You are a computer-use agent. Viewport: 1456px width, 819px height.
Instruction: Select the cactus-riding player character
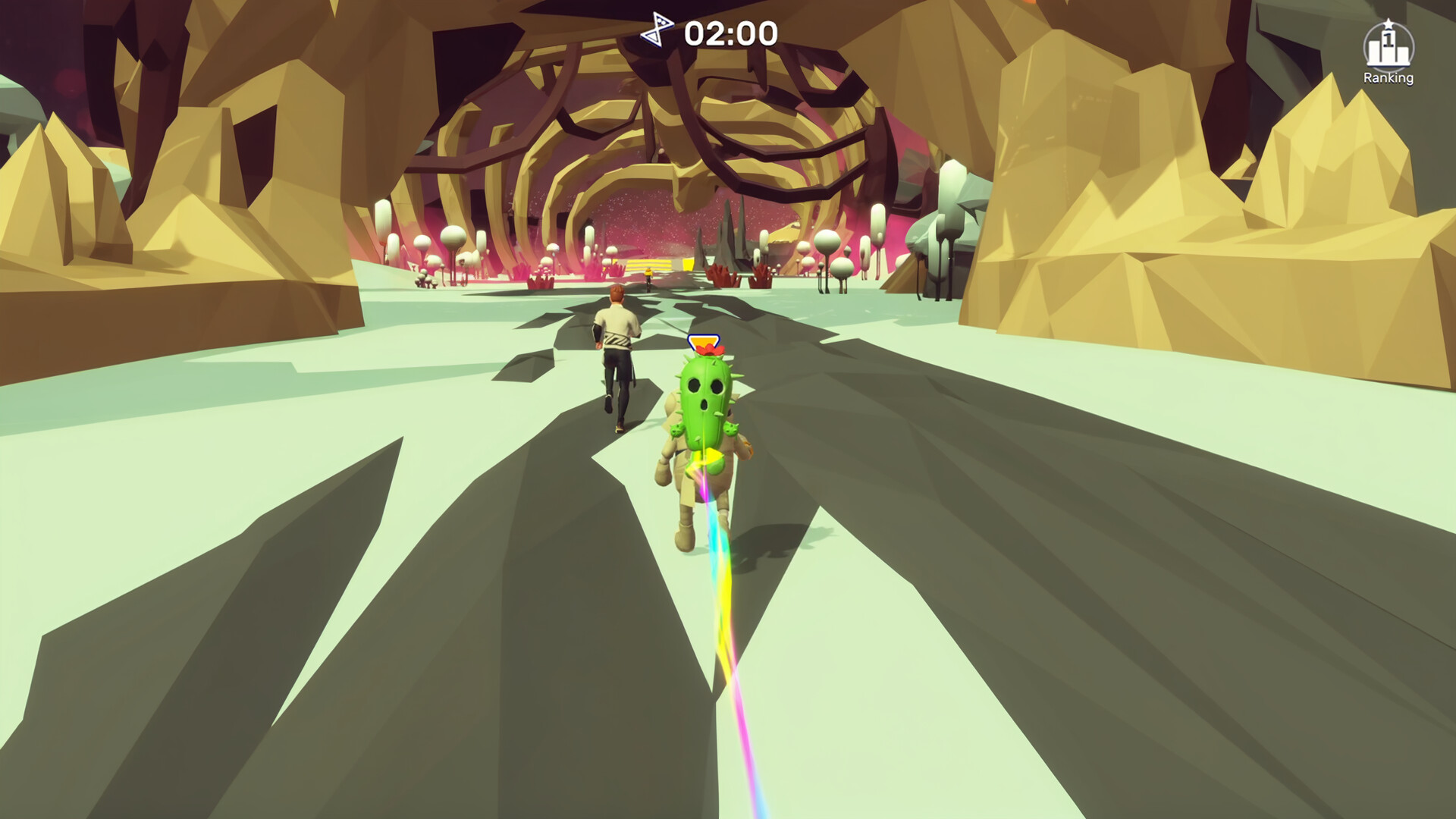tap(705, 425)
